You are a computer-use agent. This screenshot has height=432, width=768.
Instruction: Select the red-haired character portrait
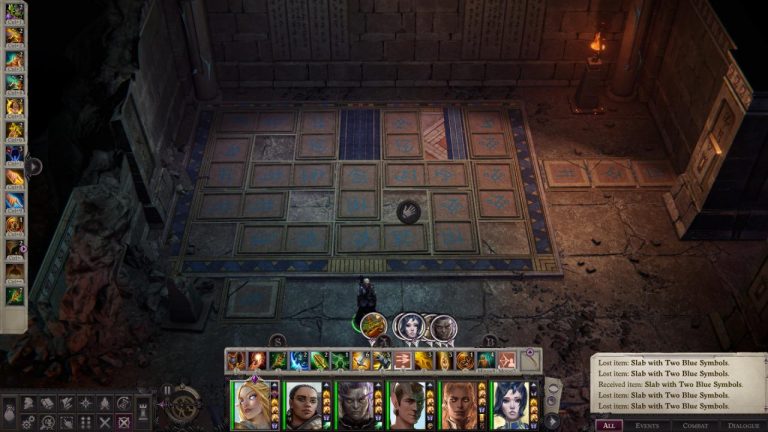[x=458, y=405]
